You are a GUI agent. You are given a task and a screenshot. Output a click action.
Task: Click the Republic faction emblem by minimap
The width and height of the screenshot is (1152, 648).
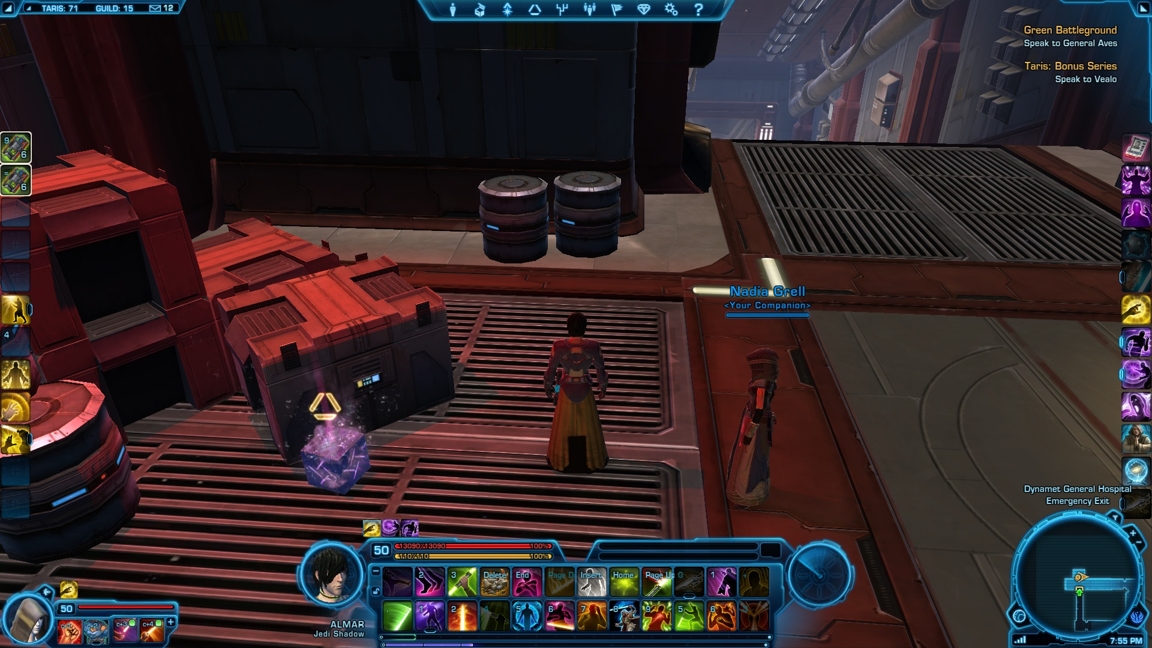(1138, 617)
